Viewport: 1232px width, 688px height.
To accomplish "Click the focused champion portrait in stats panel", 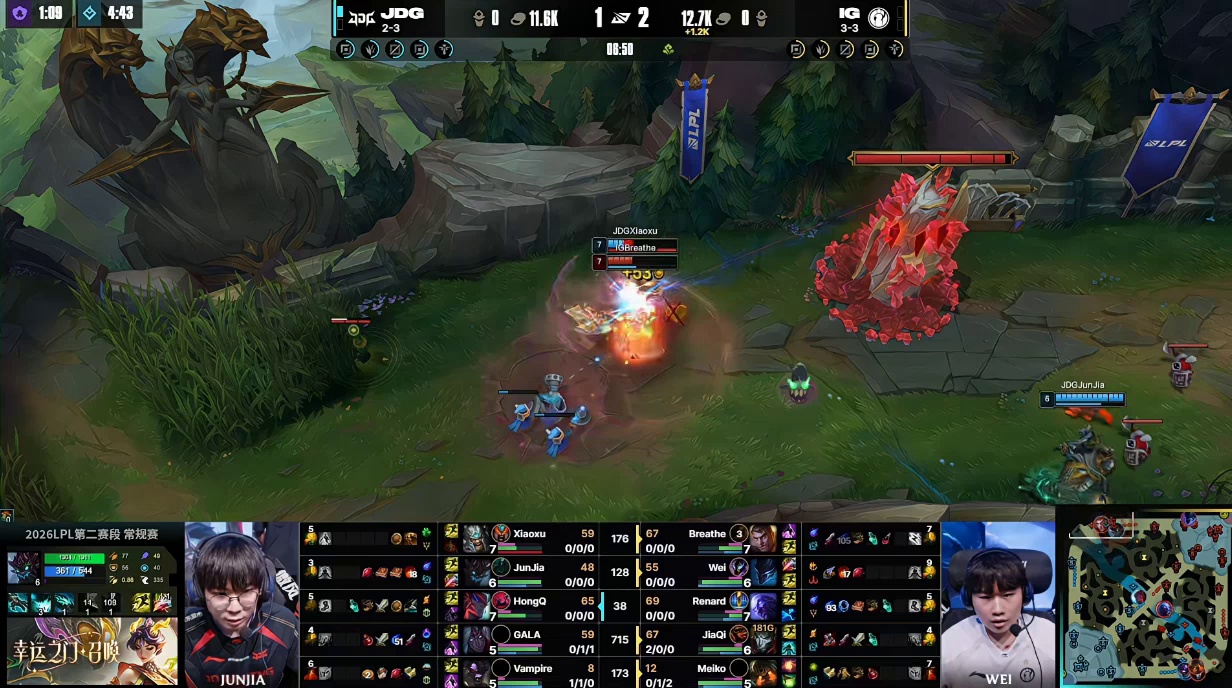I will 23,567.
